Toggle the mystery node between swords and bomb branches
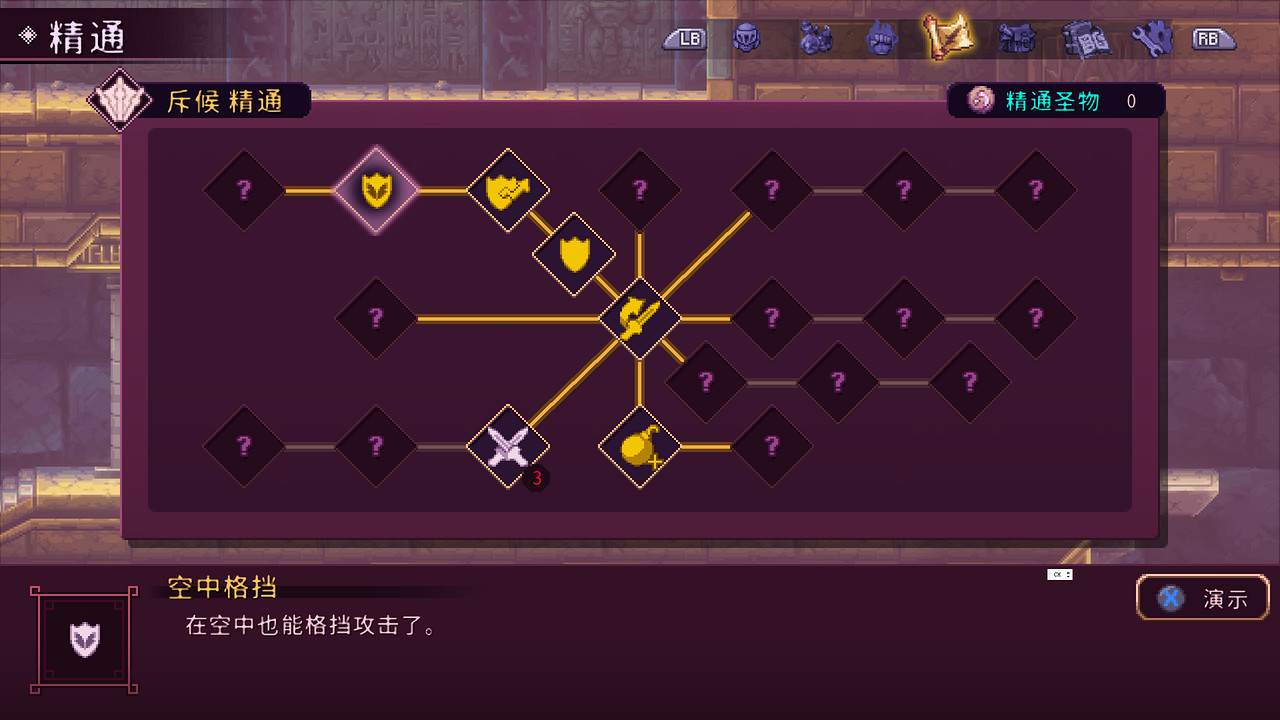1280x720 pixels. [707, 383]
